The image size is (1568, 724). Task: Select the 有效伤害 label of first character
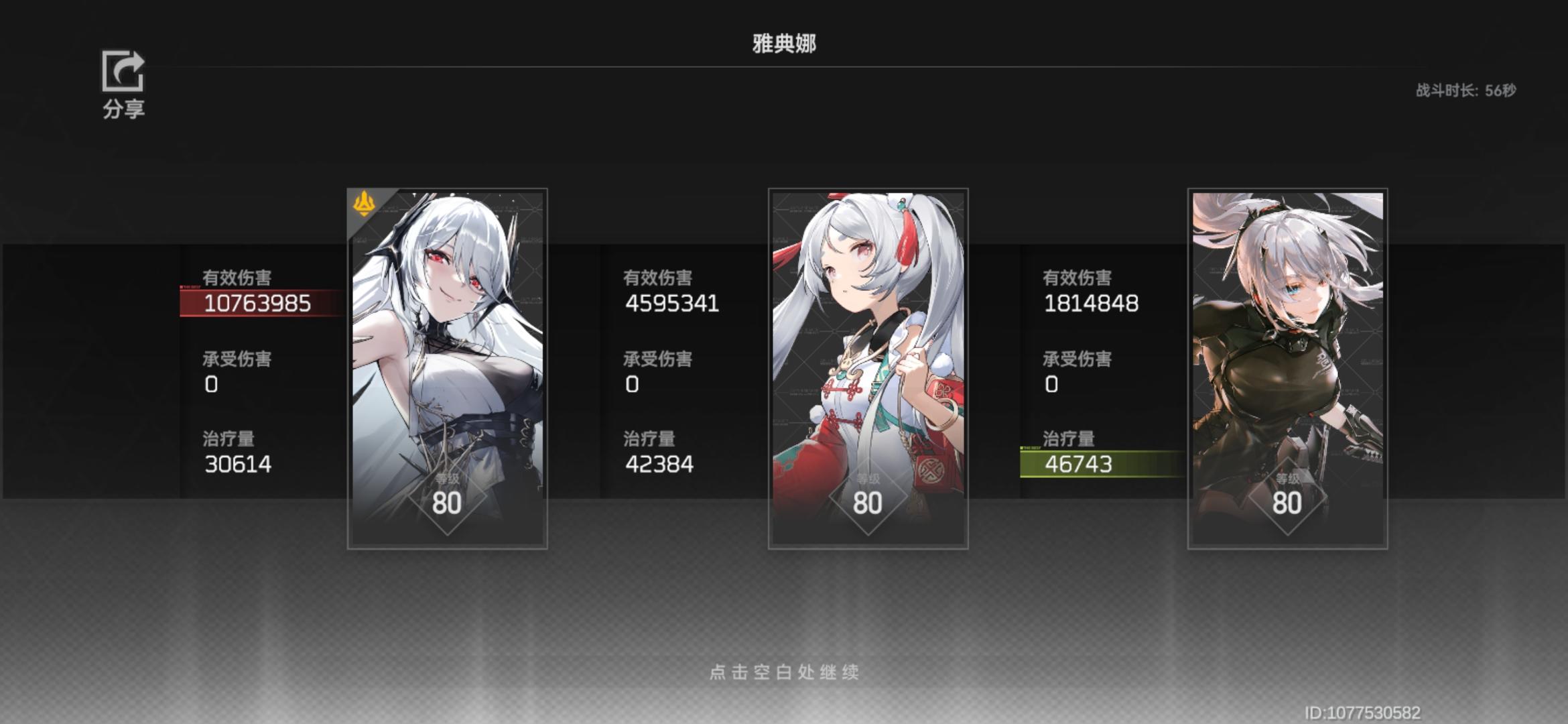236,277
